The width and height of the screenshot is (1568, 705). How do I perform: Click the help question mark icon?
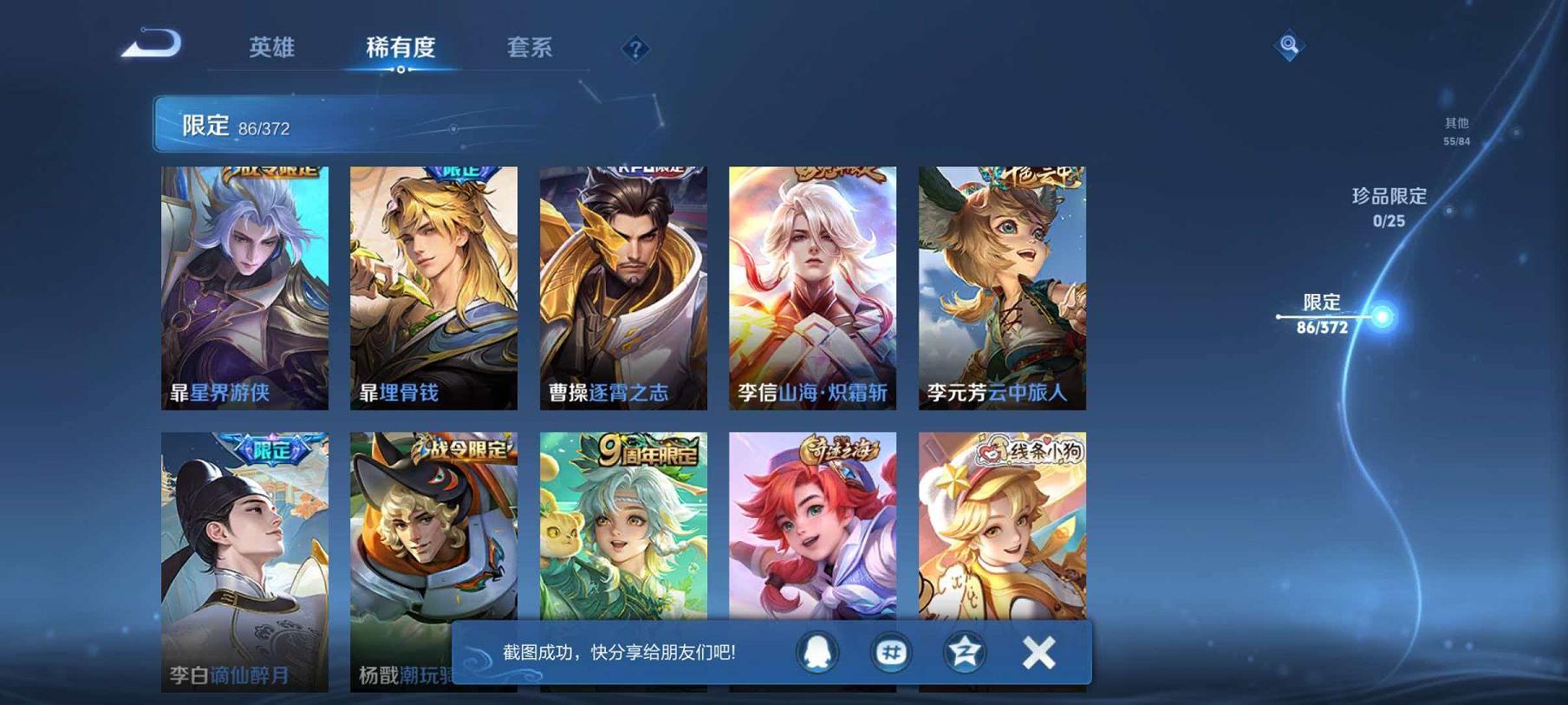pos(635,49)
